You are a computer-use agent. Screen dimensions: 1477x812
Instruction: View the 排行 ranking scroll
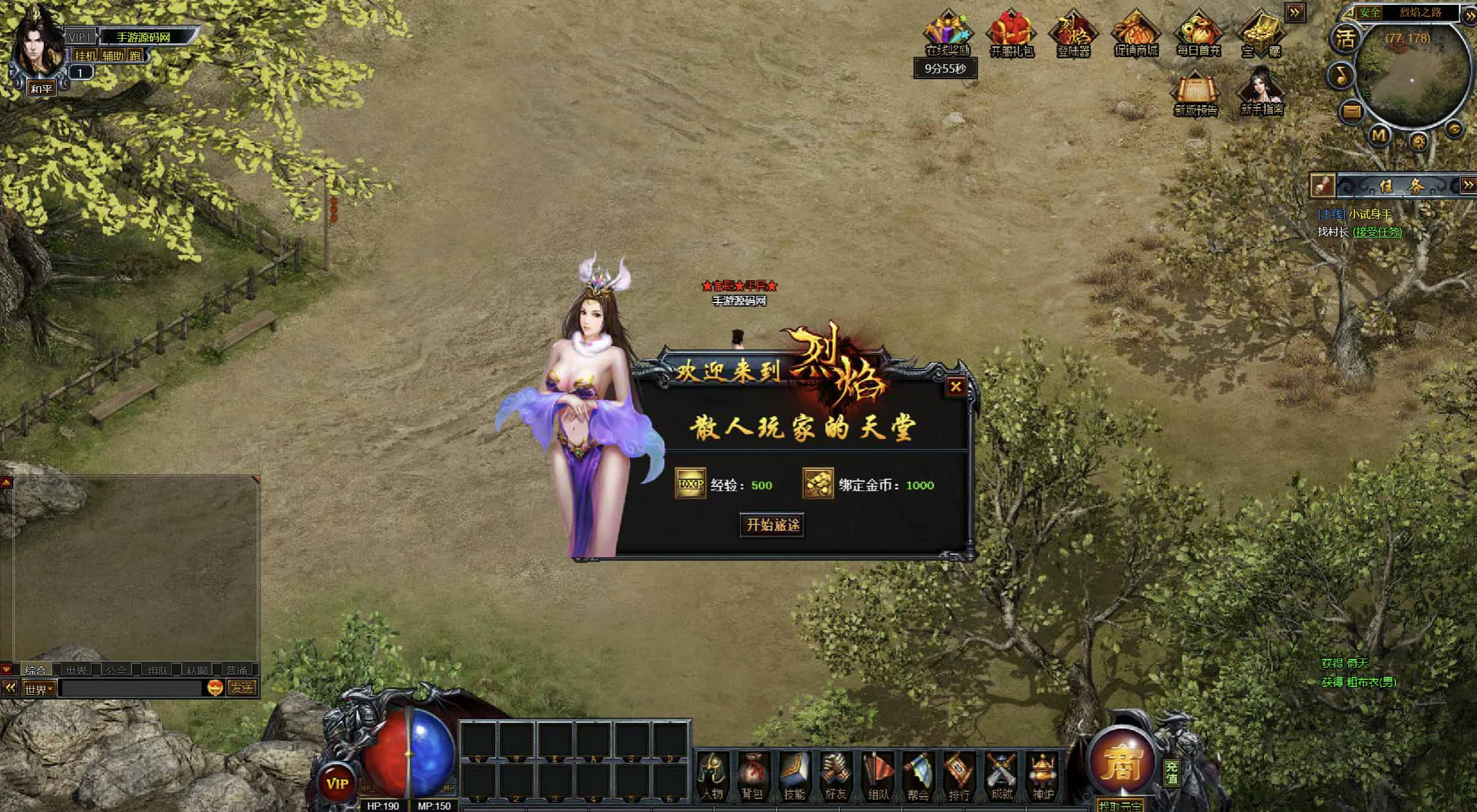[959, 776]
